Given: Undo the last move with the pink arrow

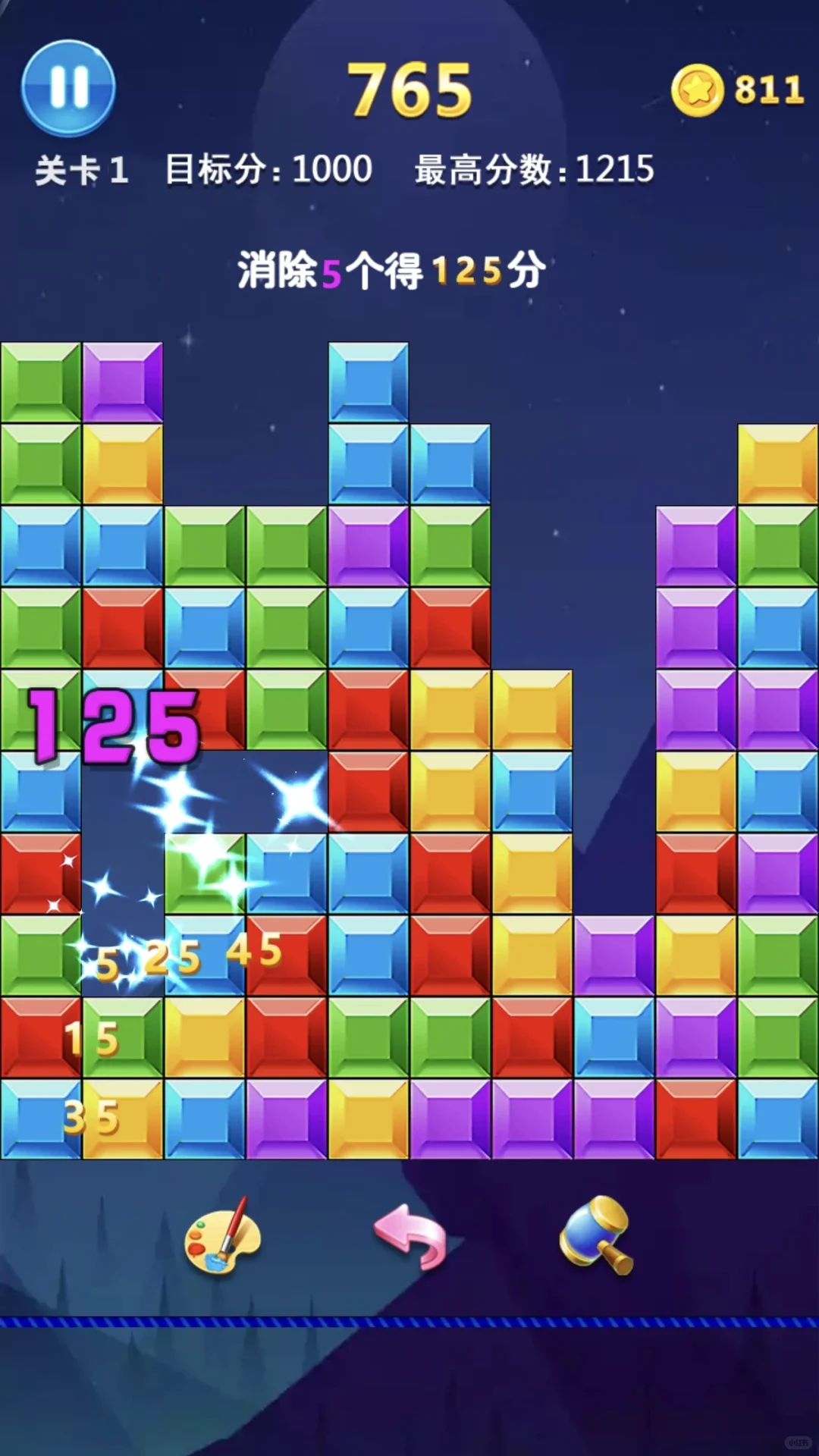Looking at the screenshot, I should pos(410,1236).
